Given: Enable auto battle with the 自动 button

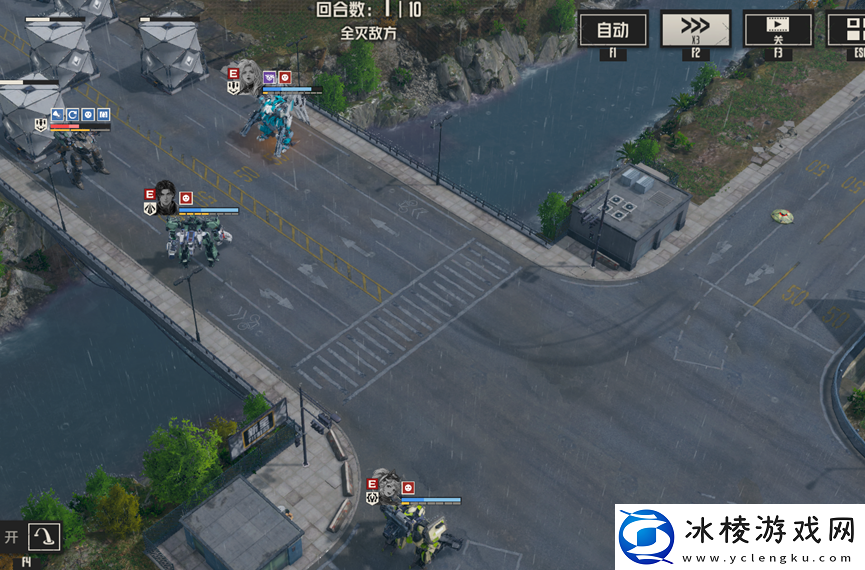Looking at the screenshot, I should tap(613, 29).
